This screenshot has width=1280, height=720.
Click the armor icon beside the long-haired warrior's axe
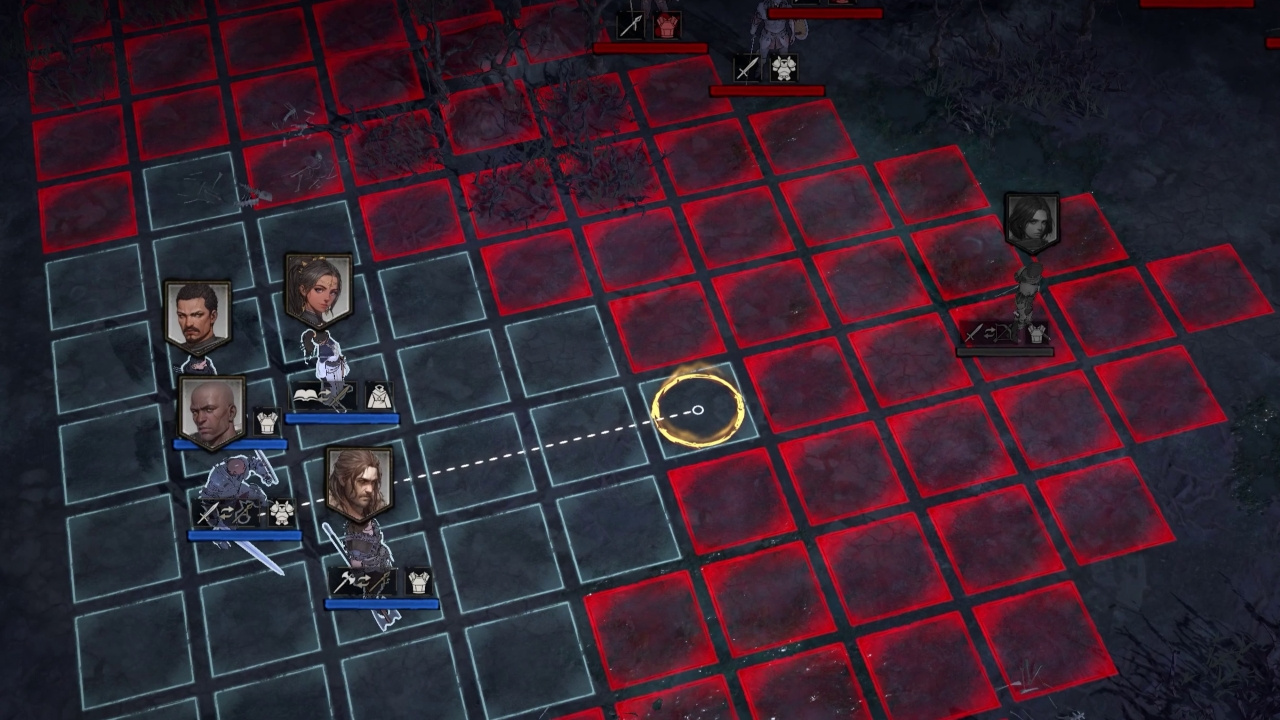(418, 582)
